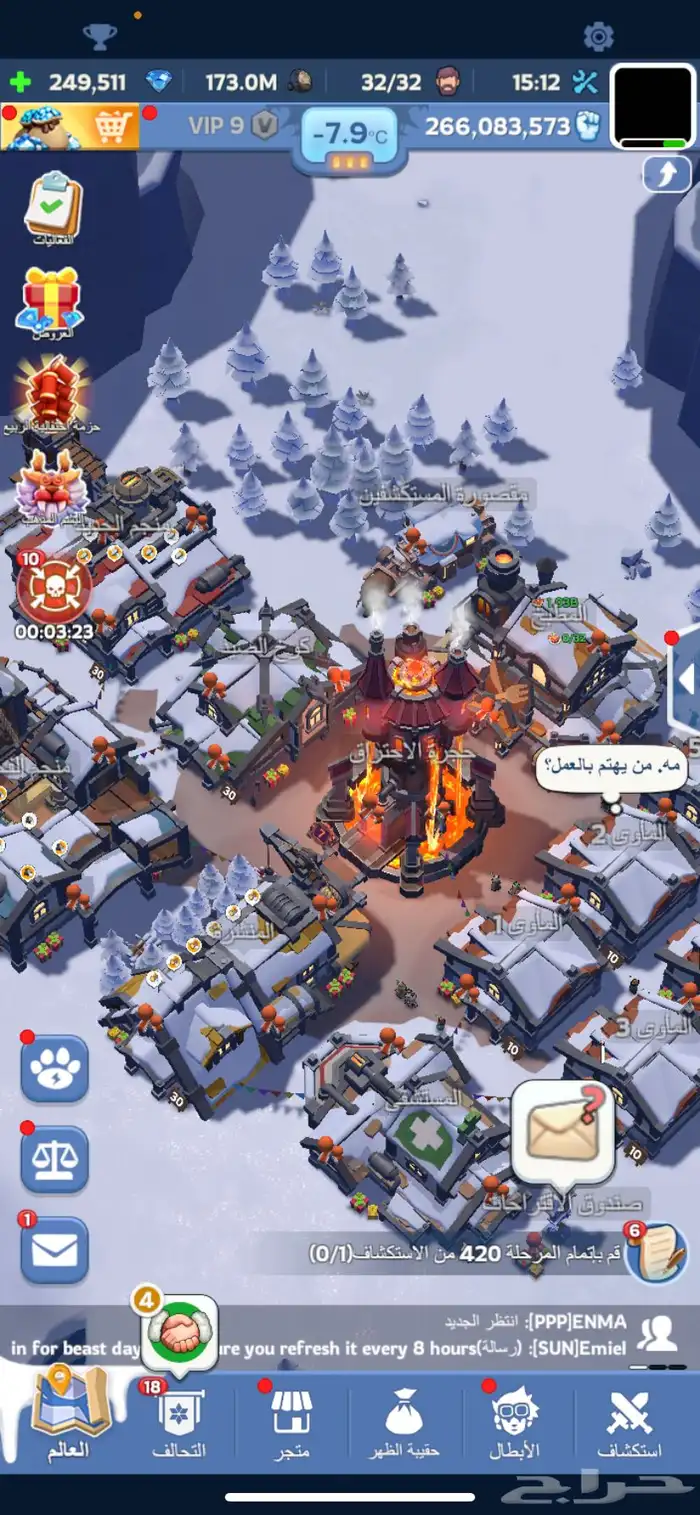Open the backpack tab
This screenshot has height=1515, width=700.
tap(405, 1420)
